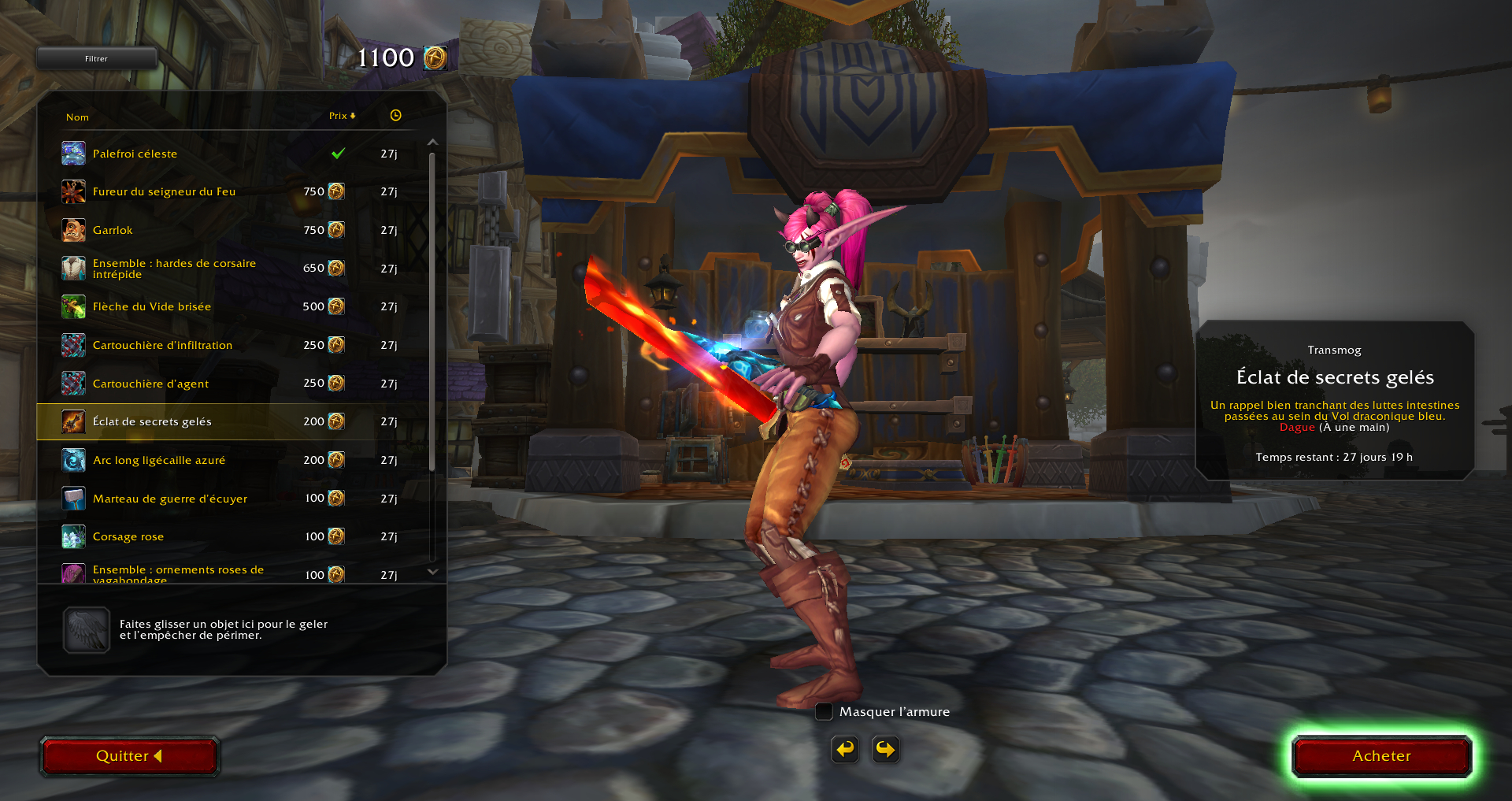The width and height of the screenshot is (1512, 801).
Task: Rotate the character preview right
Action: [885, 749]
